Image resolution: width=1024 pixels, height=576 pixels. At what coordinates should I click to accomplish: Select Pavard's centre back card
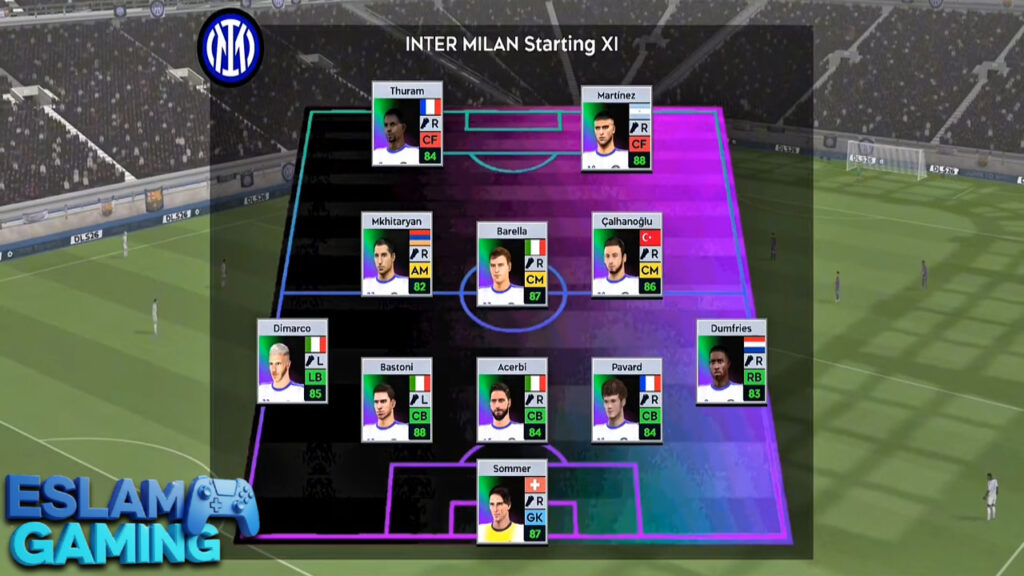(x=627, y=400)
